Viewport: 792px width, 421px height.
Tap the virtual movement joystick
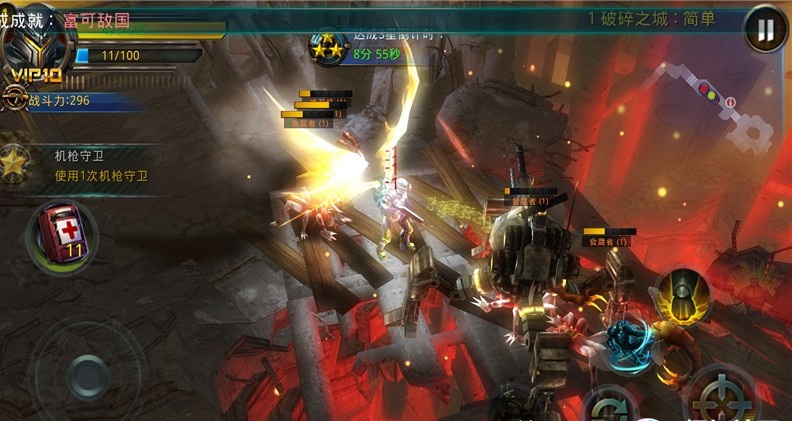click(x=88, y=375)
